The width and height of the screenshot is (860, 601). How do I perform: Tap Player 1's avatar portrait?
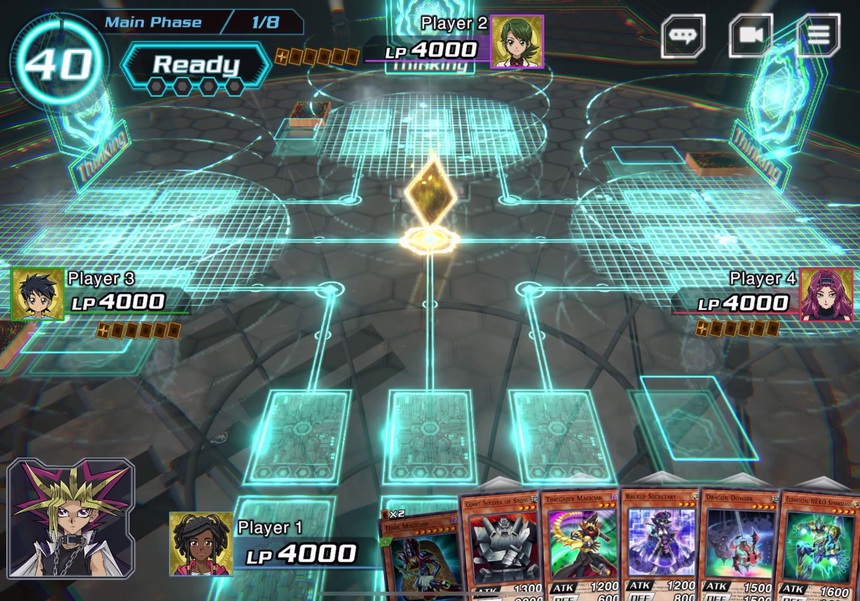pyautogui.click(x=201, y=544)
